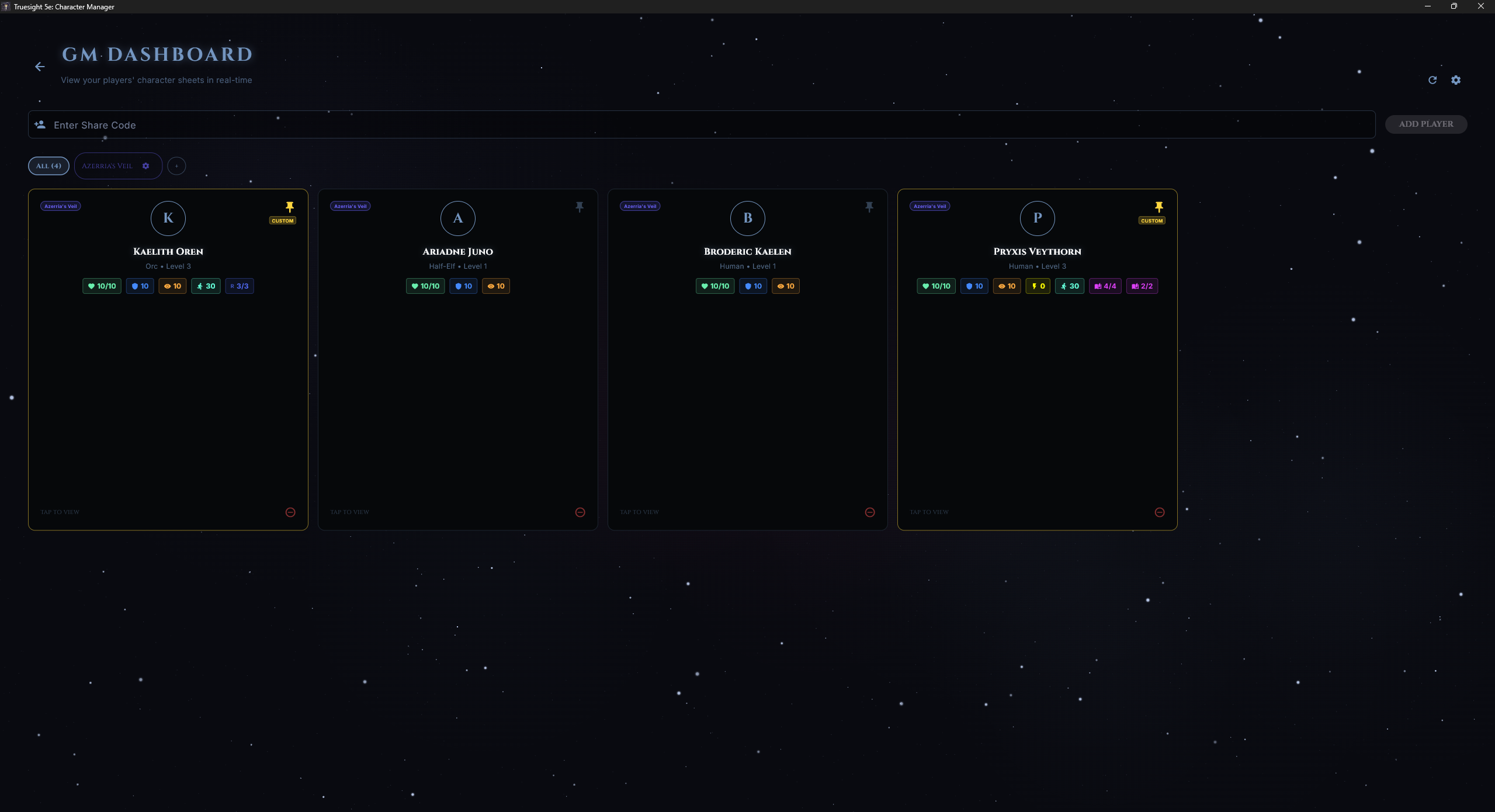This screenshot has height=812, width=1495.
Task: Expand Broderic Kaelen by tapping to view
Action: tap(639, 512)
